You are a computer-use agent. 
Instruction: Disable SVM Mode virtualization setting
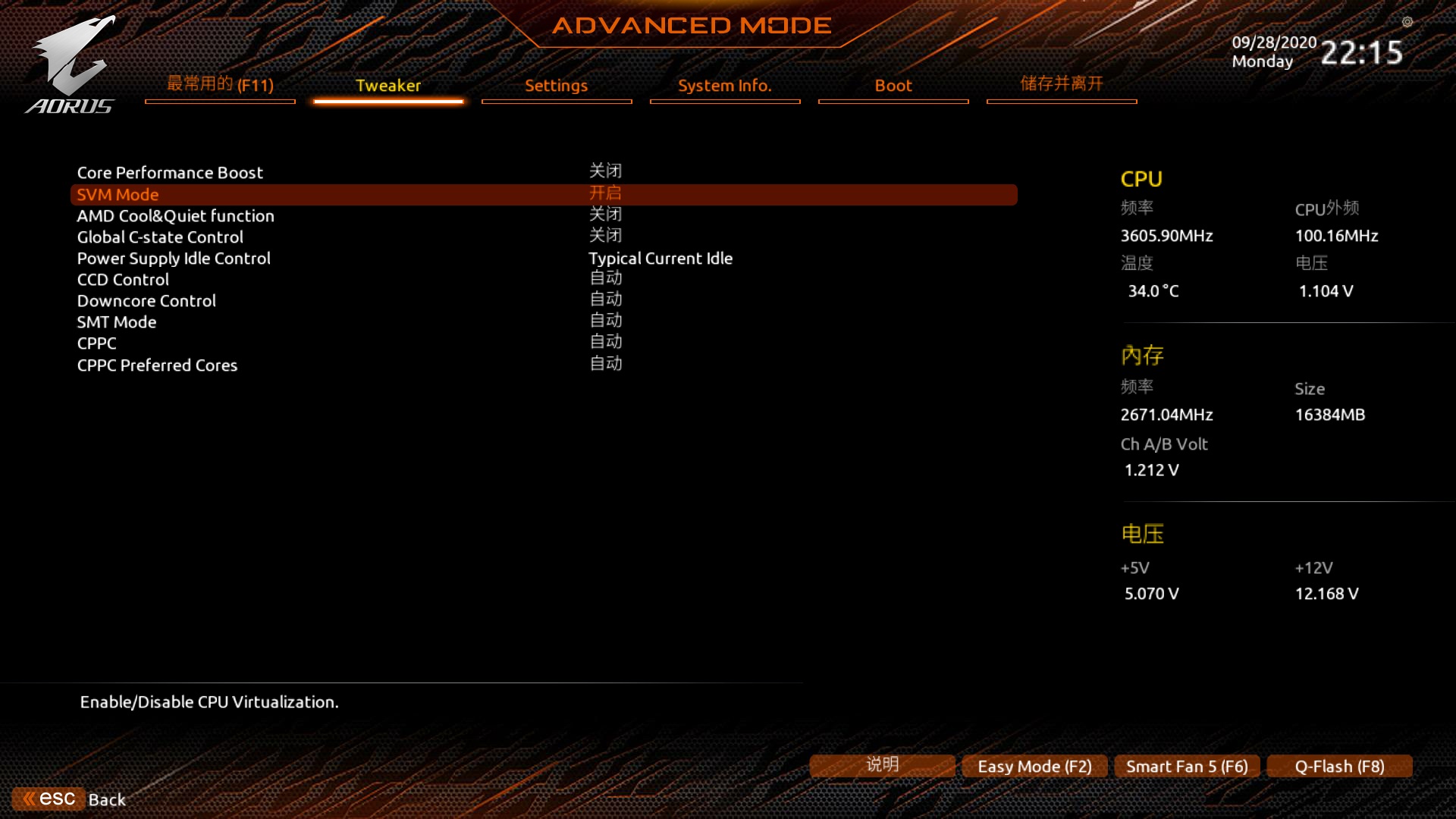pyautogui.click(x=604, y=194)
